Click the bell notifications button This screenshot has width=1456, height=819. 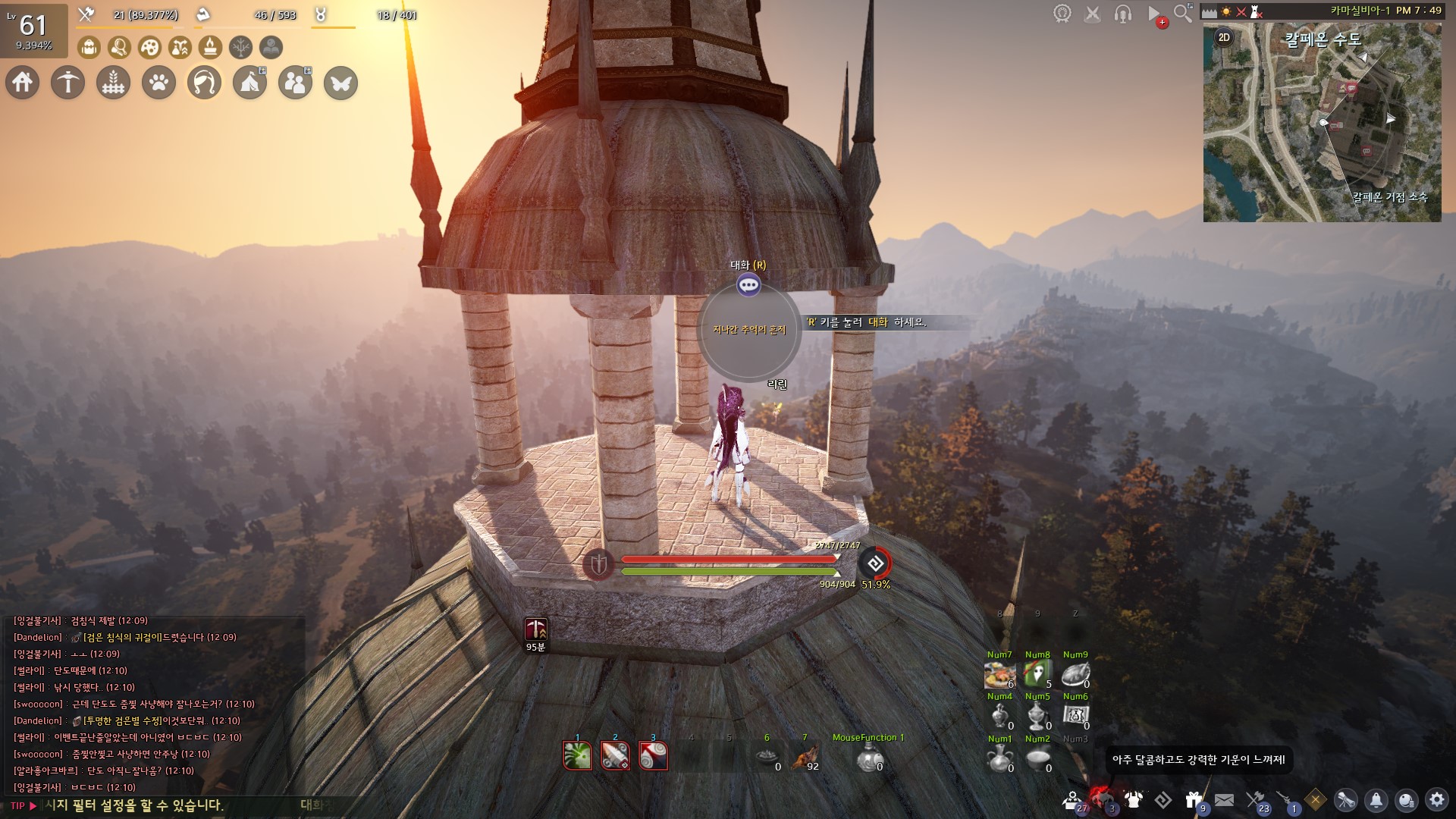click(x=1376, y=799)
